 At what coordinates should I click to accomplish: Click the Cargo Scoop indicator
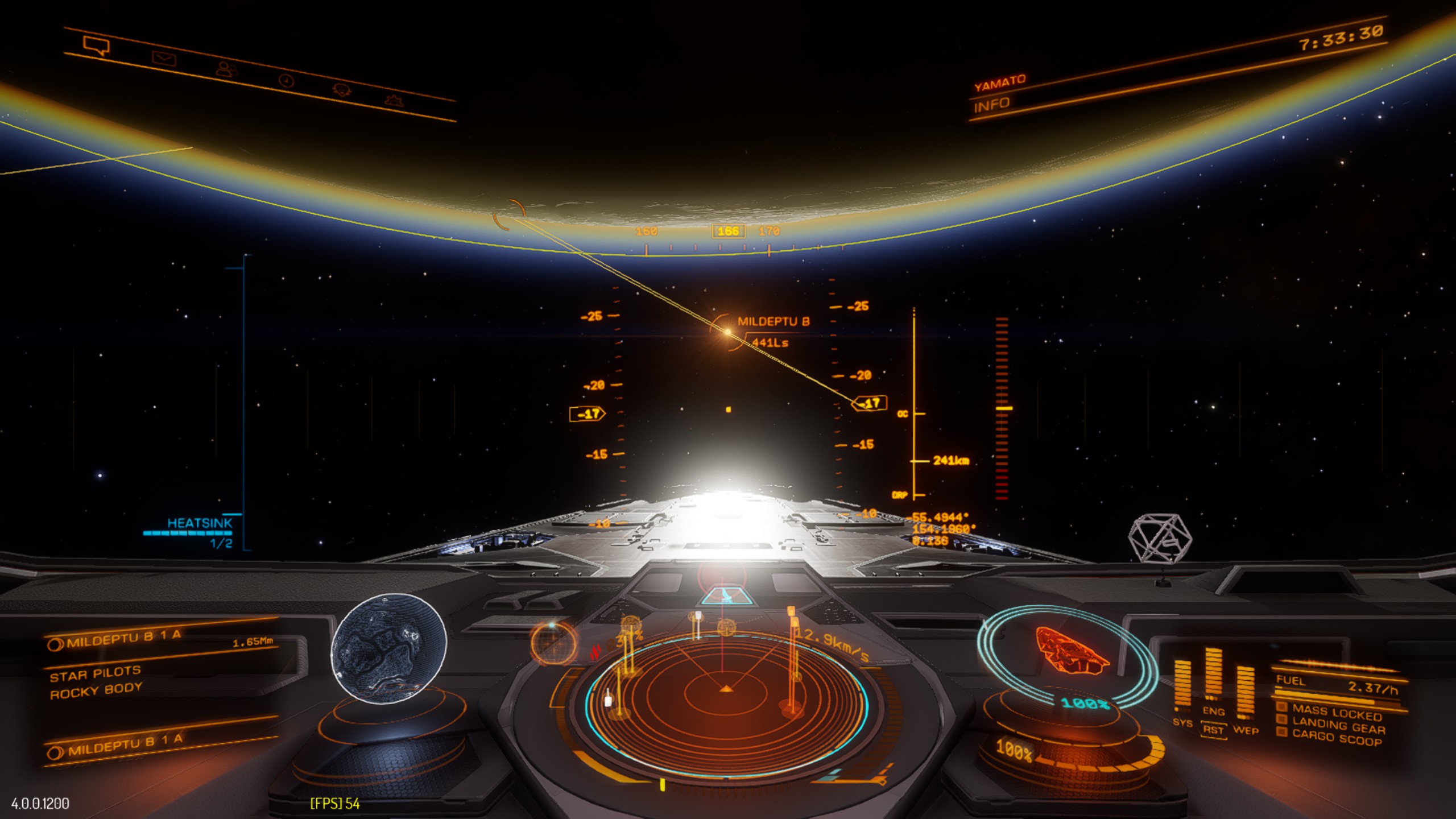(1335, 738)
